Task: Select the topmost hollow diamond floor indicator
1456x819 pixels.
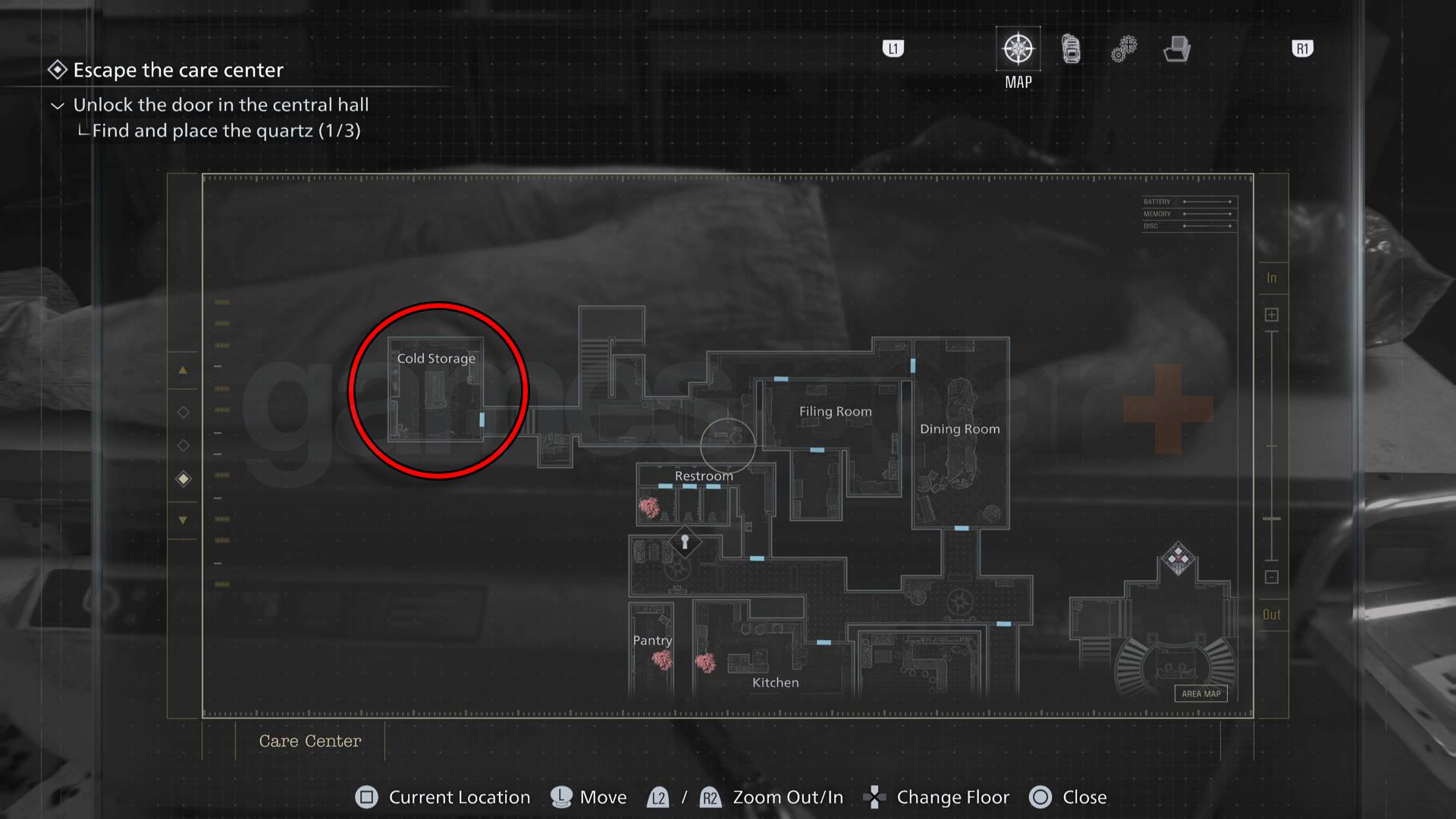Action: 183,412
